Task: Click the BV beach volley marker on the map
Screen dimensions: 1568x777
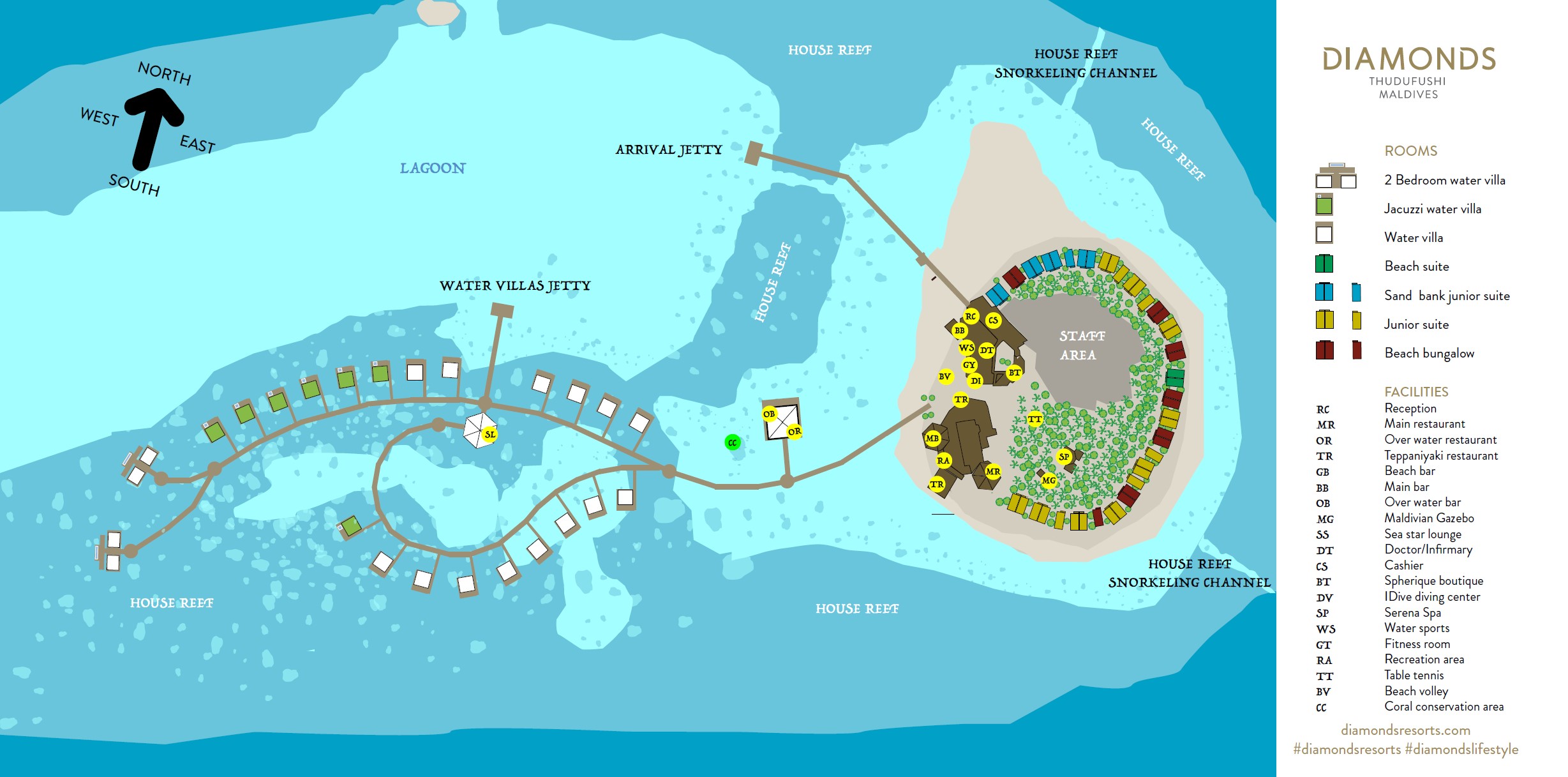Action: pos(945,377)
